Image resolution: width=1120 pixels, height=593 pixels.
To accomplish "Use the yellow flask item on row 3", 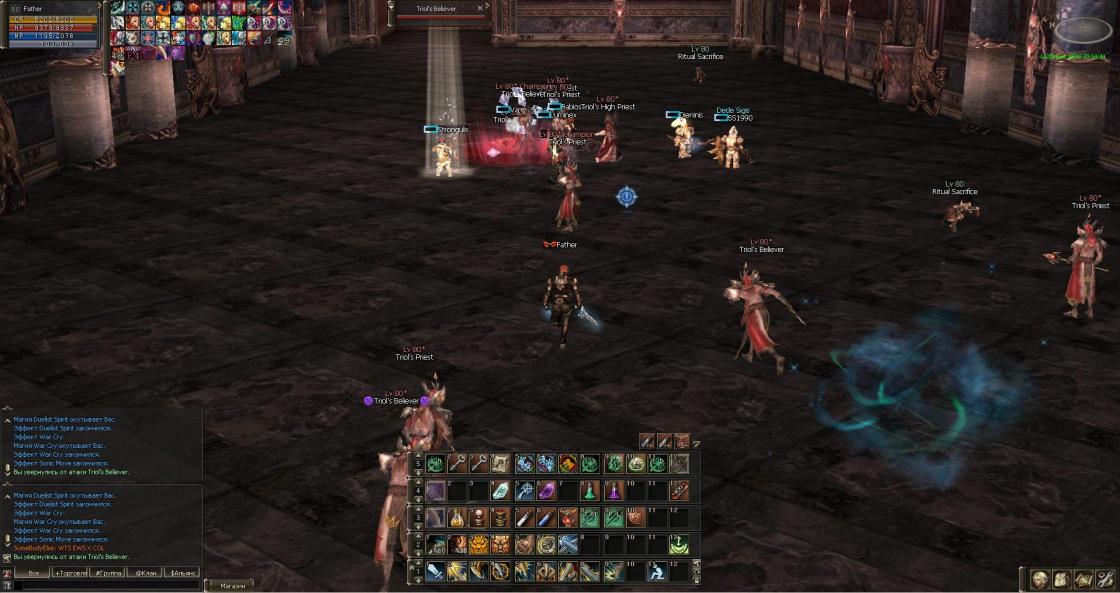I will coord(457,518).
